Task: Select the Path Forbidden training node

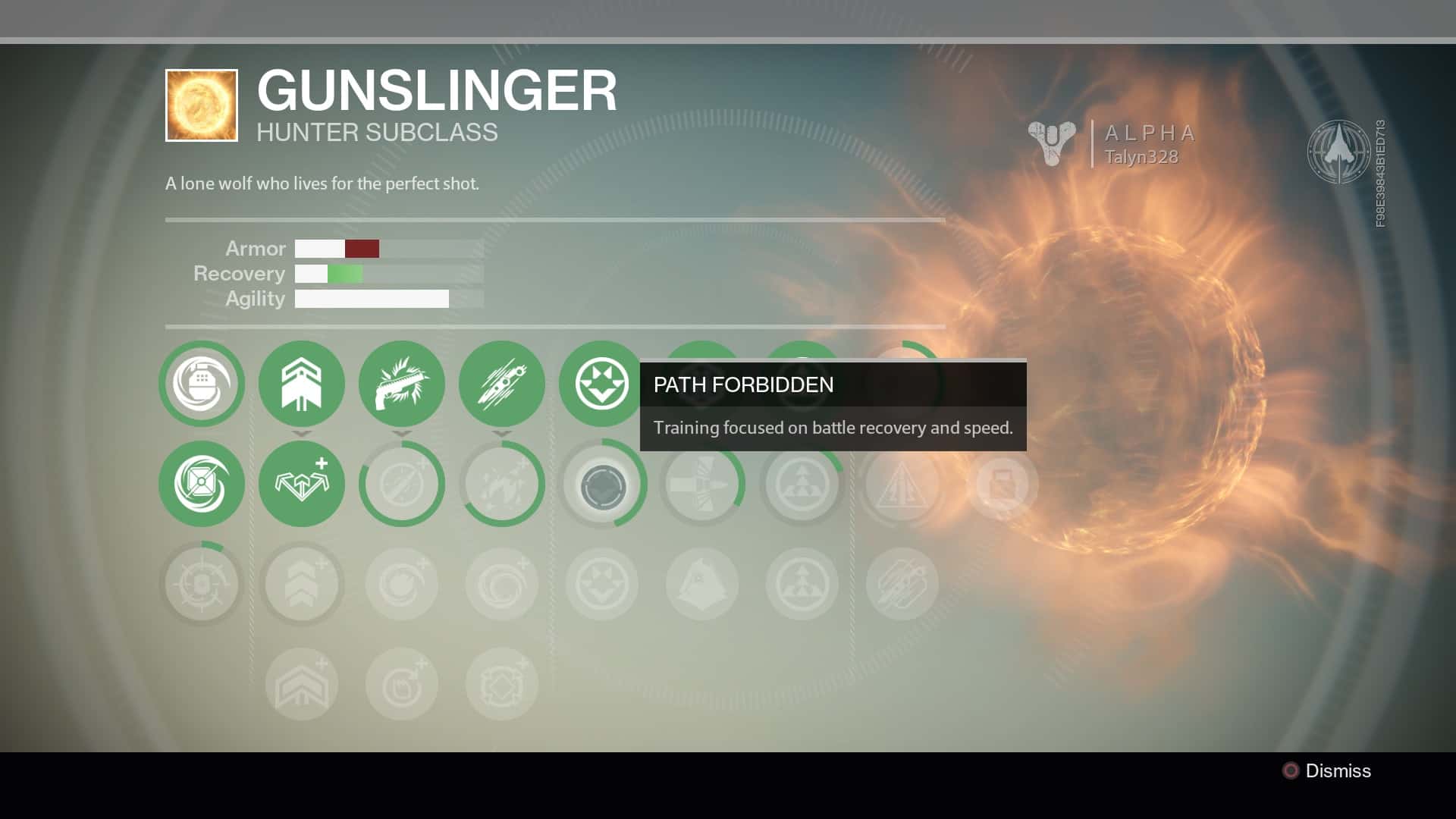Action: pyautogui.click(x=601, y=384)
